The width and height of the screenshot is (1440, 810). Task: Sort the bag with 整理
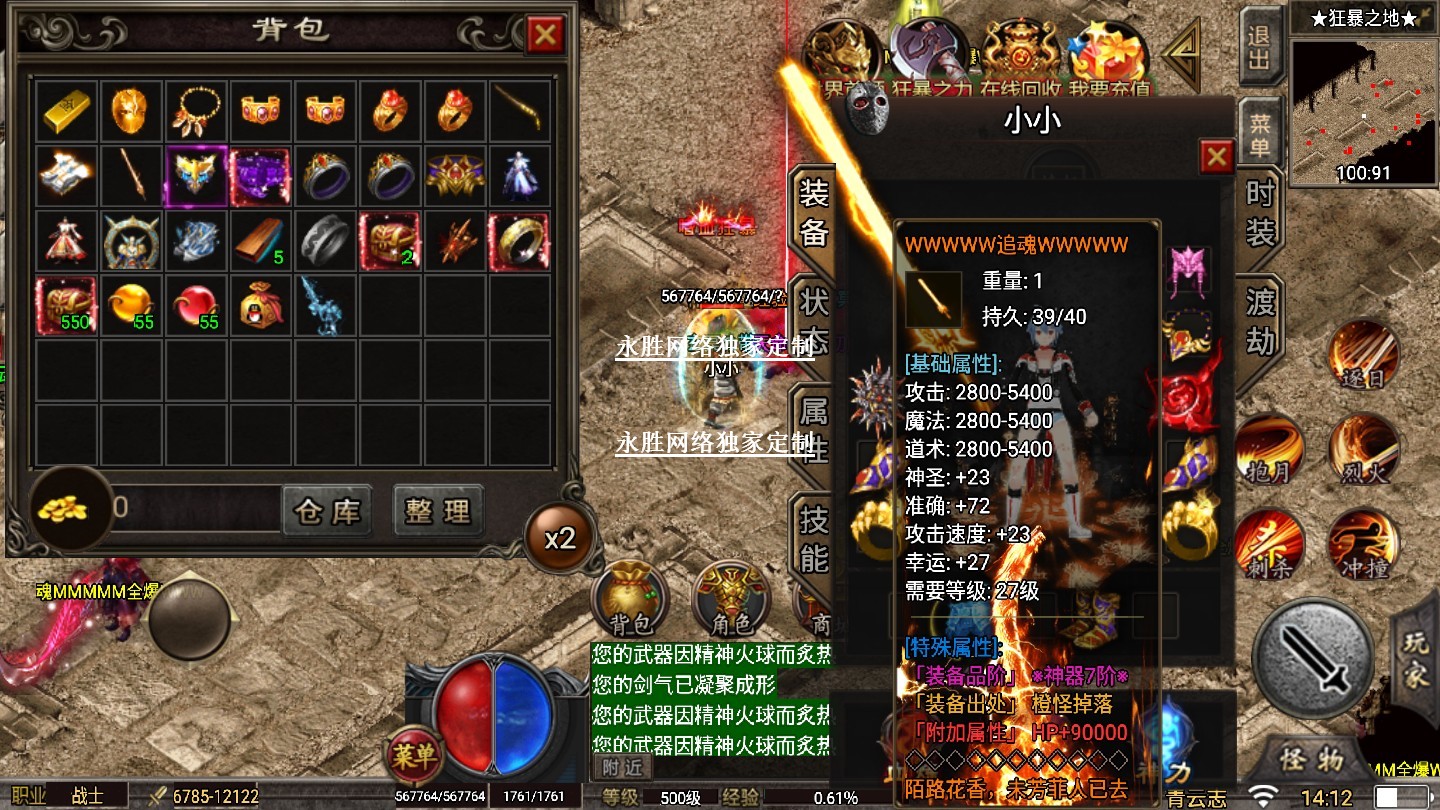pyautogui.click(x=438, y=512)
